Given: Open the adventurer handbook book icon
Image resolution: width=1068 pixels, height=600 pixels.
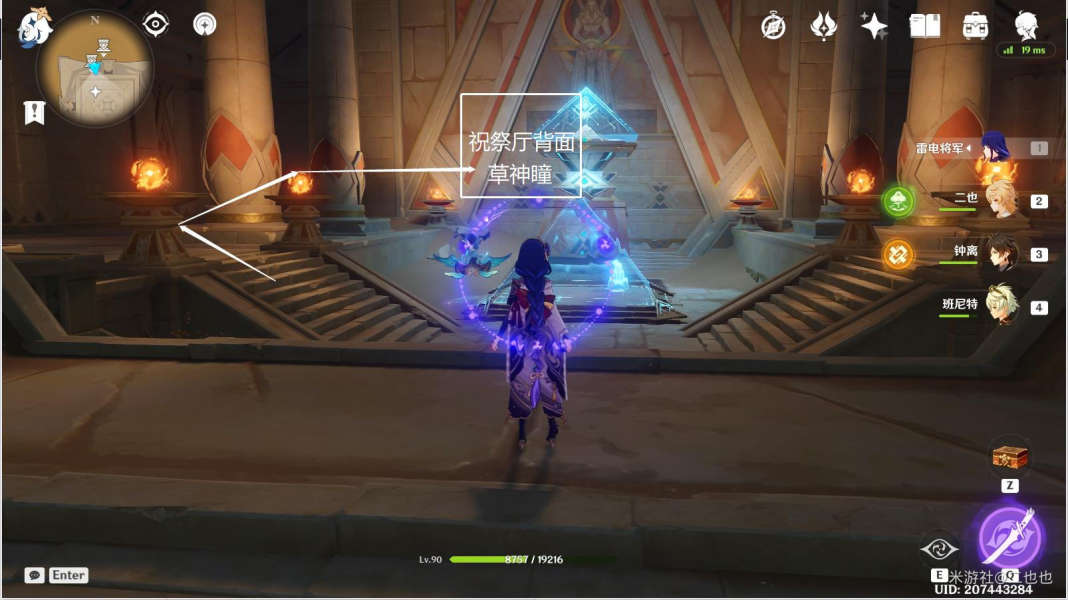Looking at the screenshot, I should click(925, 26).
